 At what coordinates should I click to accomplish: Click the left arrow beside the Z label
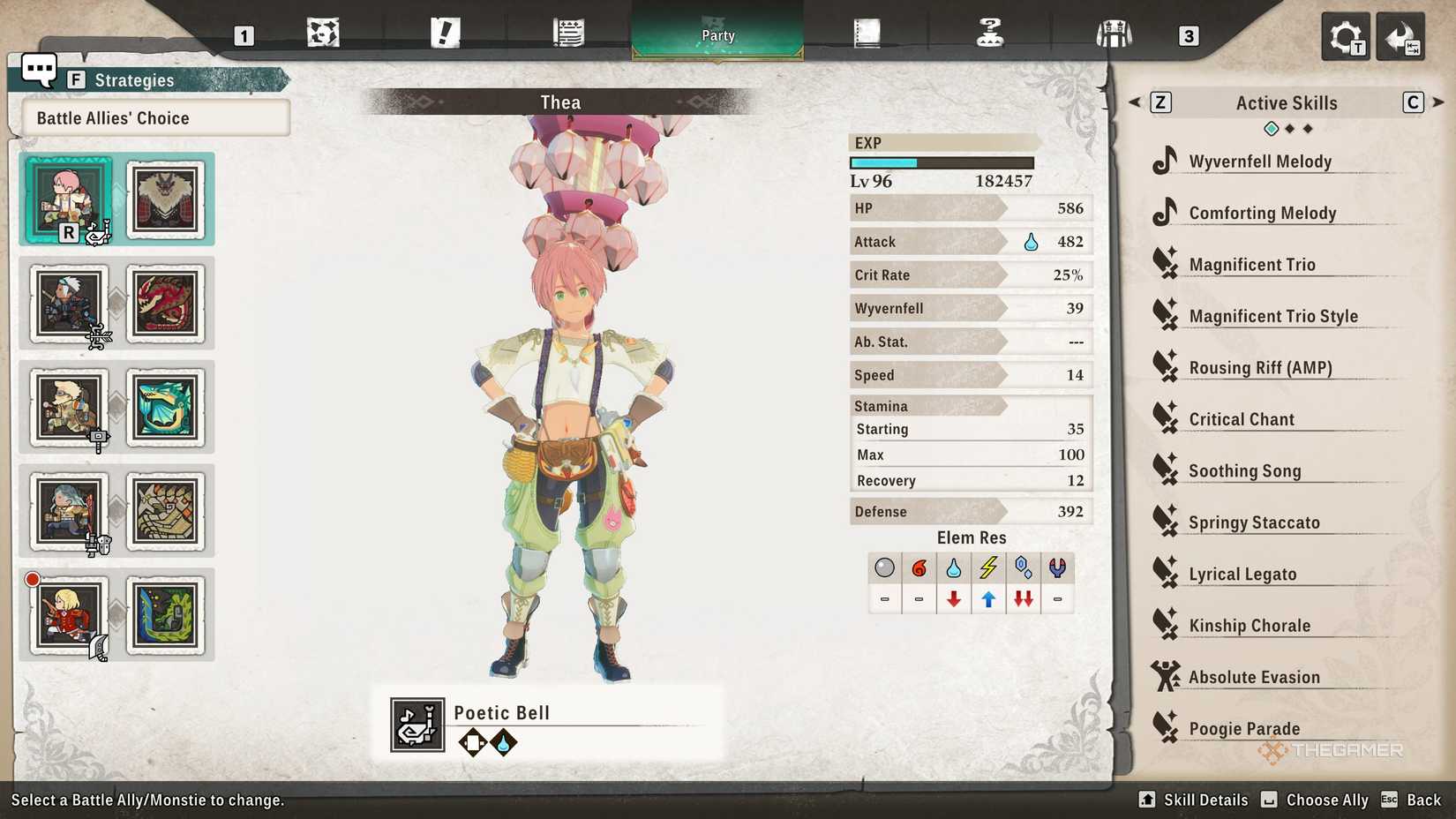[x=1135, y=102]
